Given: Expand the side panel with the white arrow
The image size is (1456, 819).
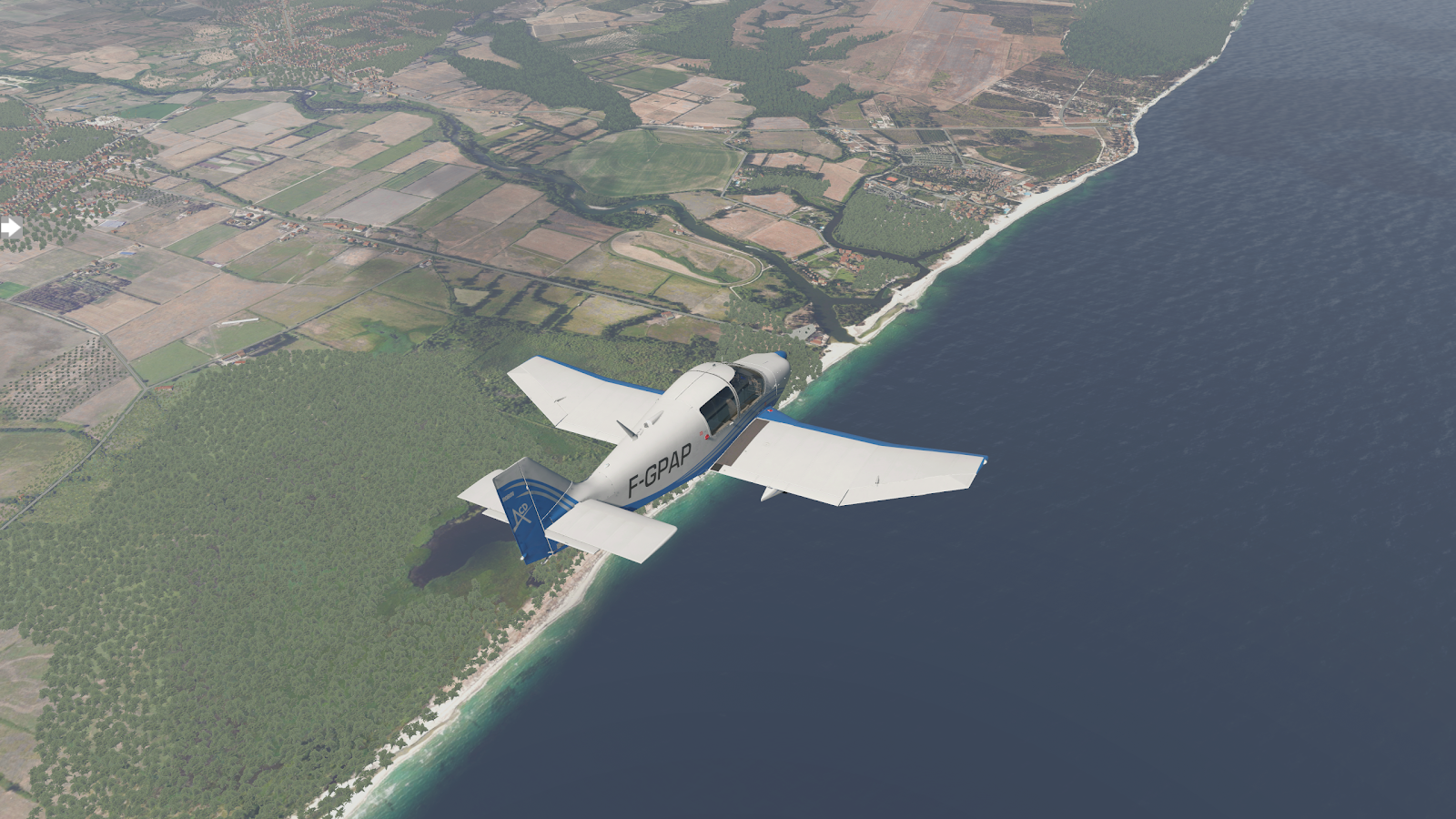Looking at the screenshot, I should pyautogui.click(x=11, y=227).
